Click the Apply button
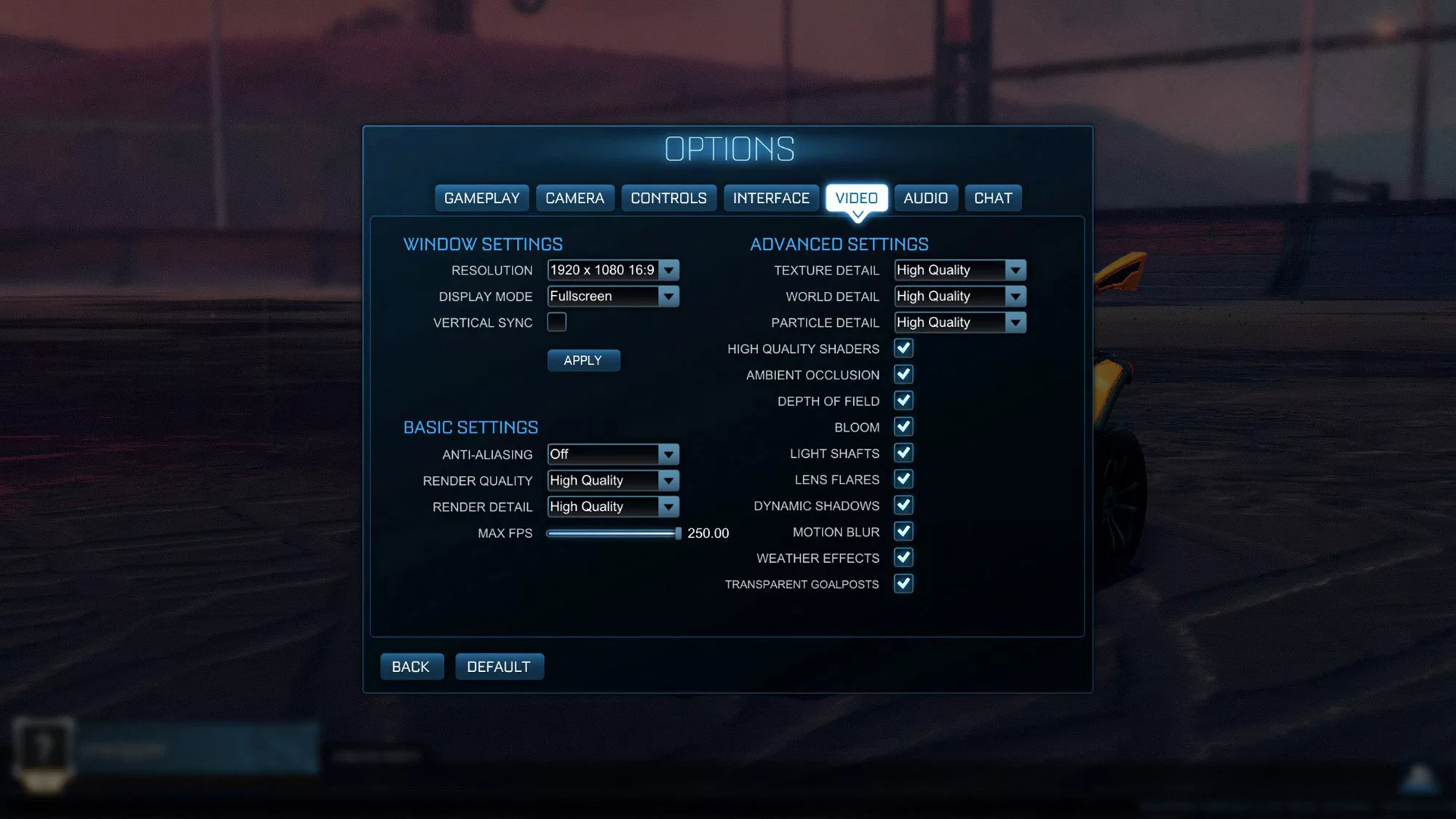The image size is (1456, 819). coord(583,360)
